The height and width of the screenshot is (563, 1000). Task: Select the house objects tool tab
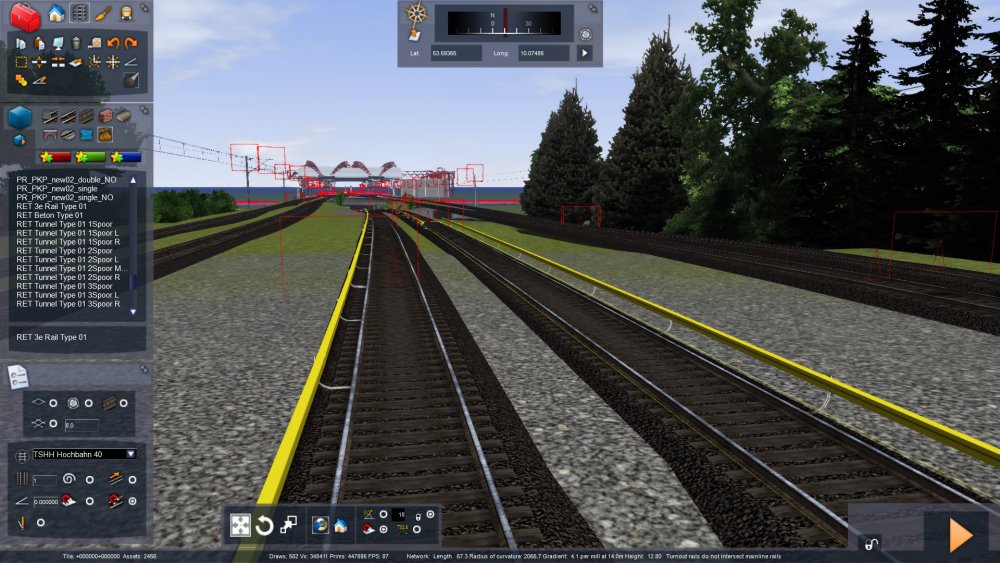click(56, 13)
